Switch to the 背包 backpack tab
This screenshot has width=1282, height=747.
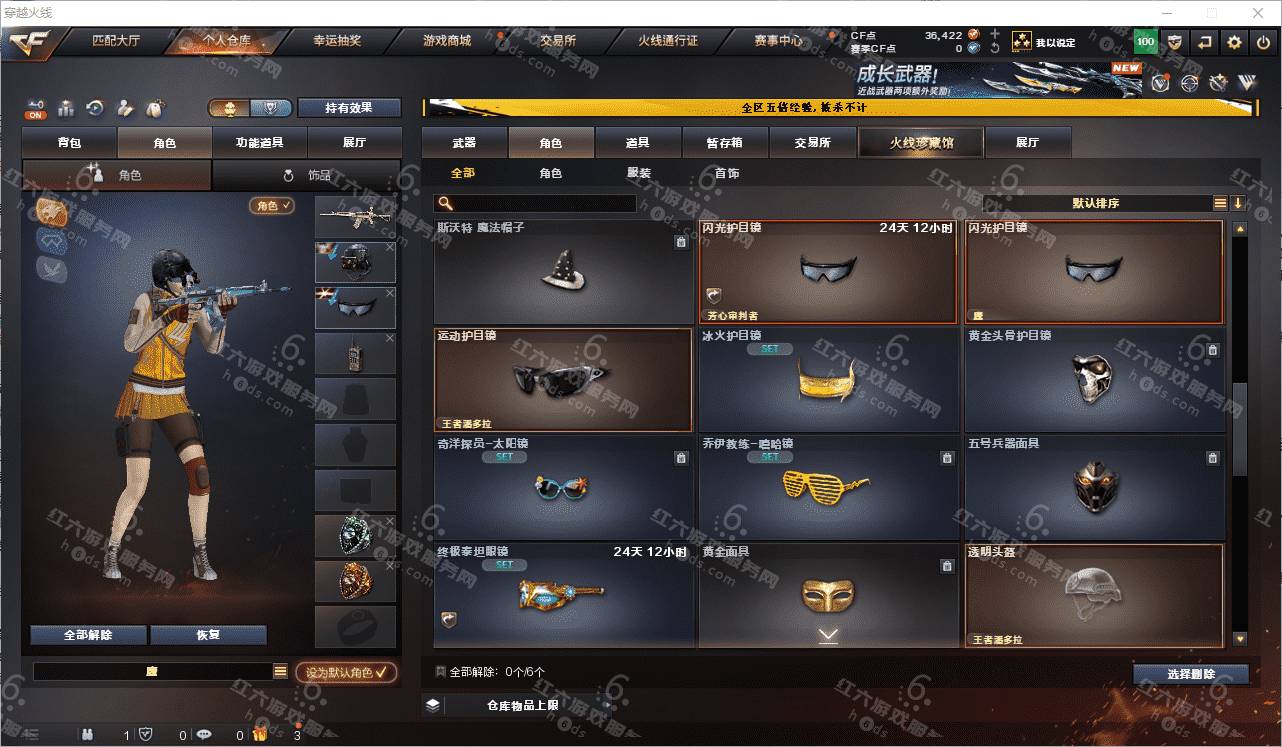[70, 143]
